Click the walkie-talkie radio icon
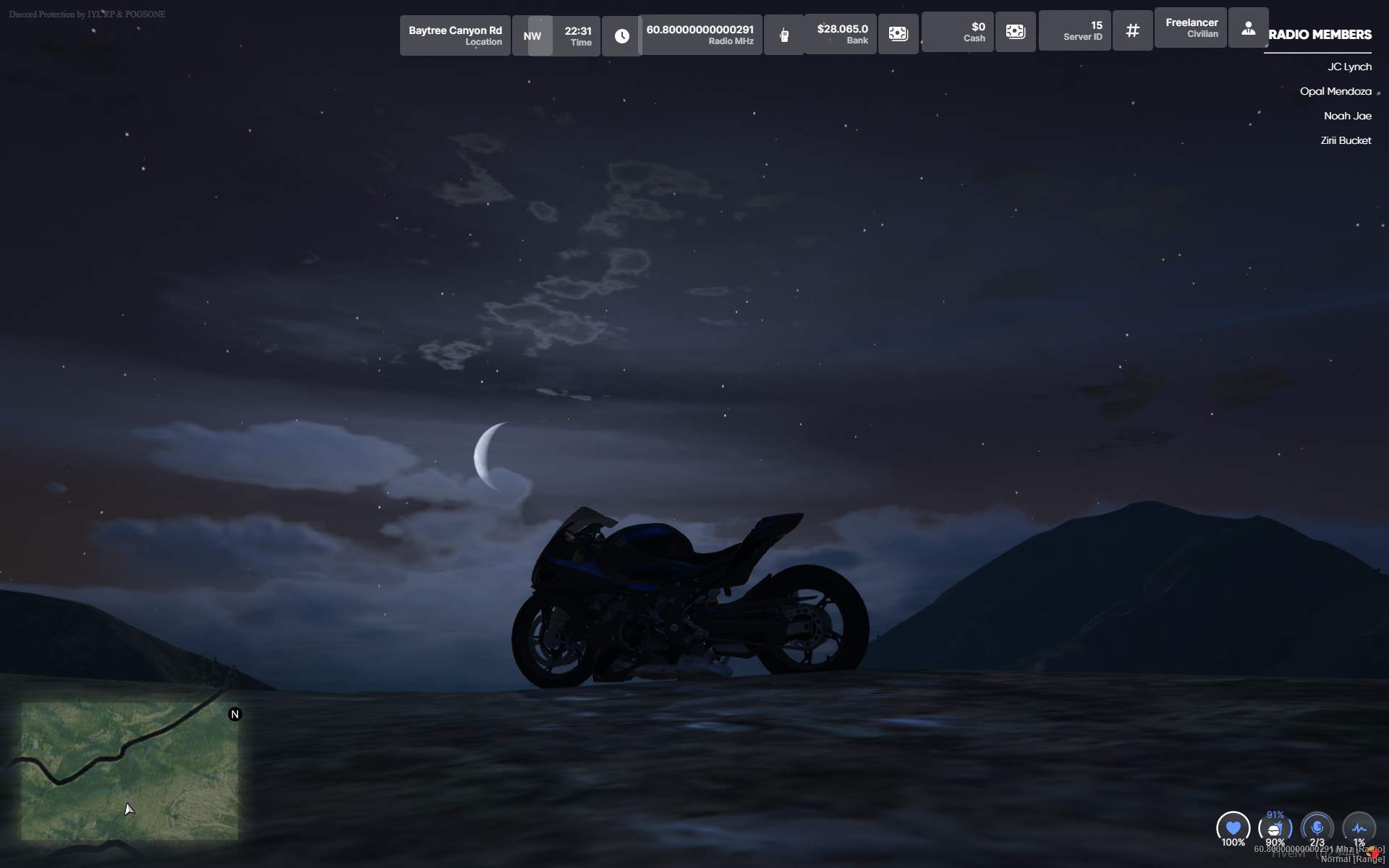 [x=784, y=35]
